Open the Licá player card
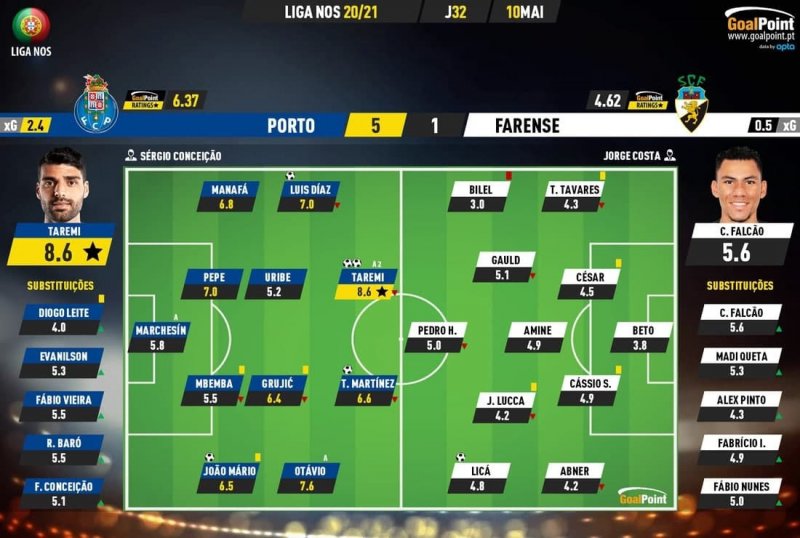 [480, 478]
